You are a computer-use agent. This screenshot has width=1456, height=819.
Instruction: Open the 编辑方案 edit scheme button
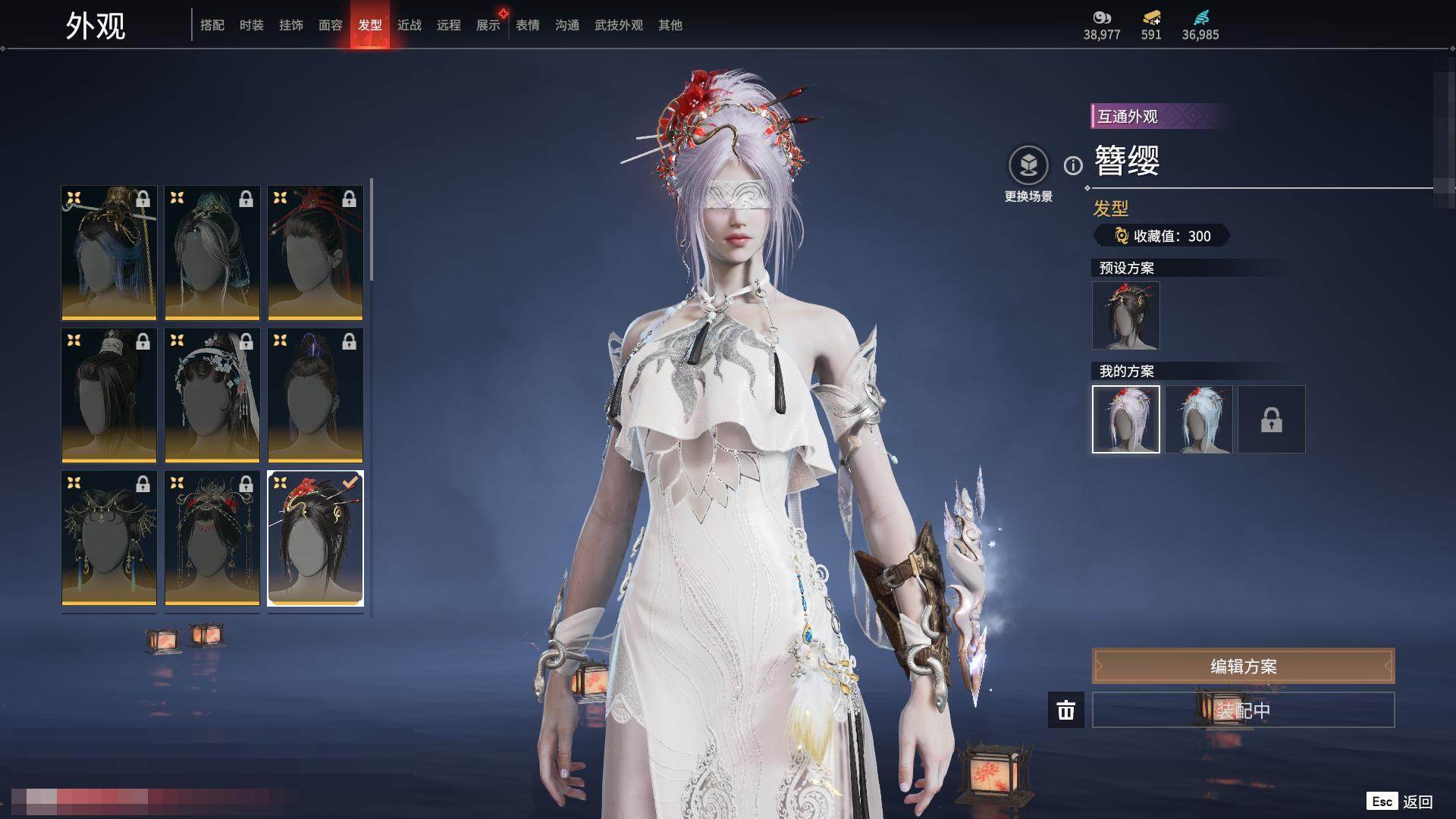tap(1243, 666)
